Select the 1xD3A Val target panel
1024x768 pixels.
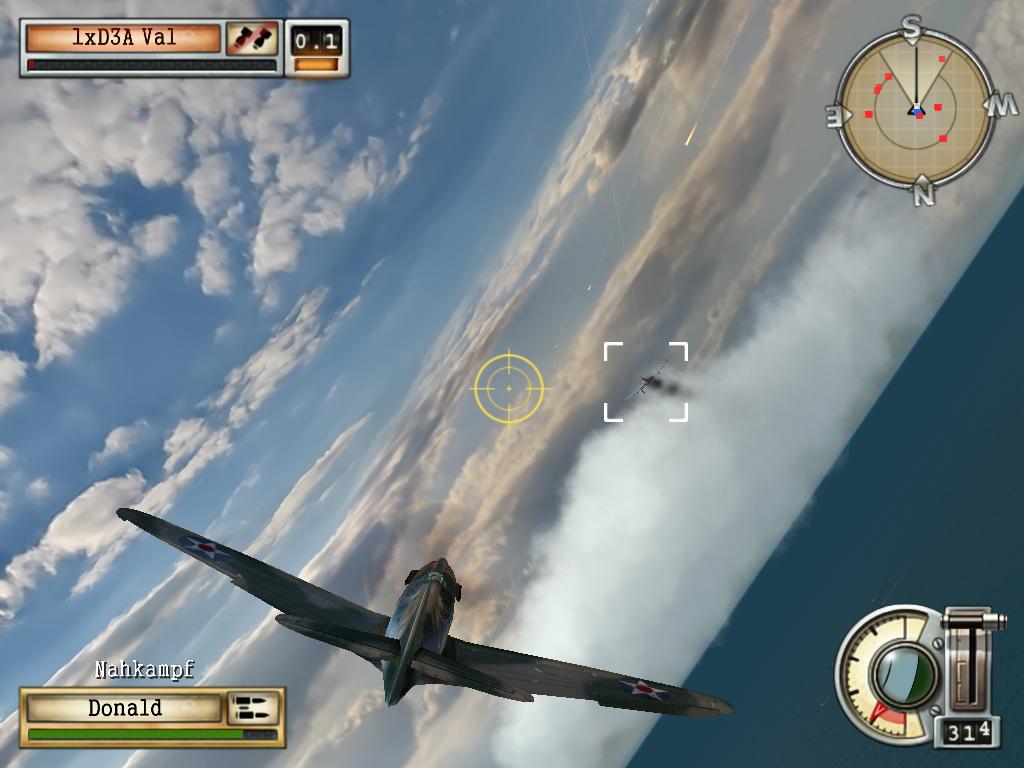point(123,39)
